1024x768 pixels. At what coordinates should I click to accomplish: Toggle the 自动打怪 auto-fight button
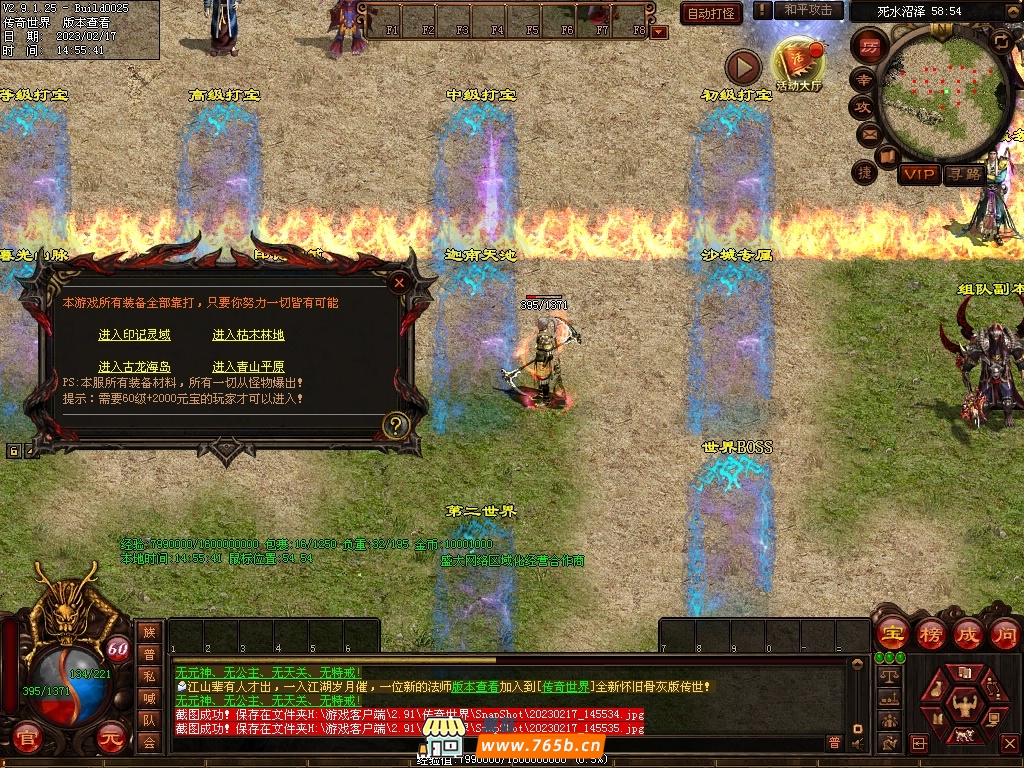pyautogui.click(x=711, y=13)
